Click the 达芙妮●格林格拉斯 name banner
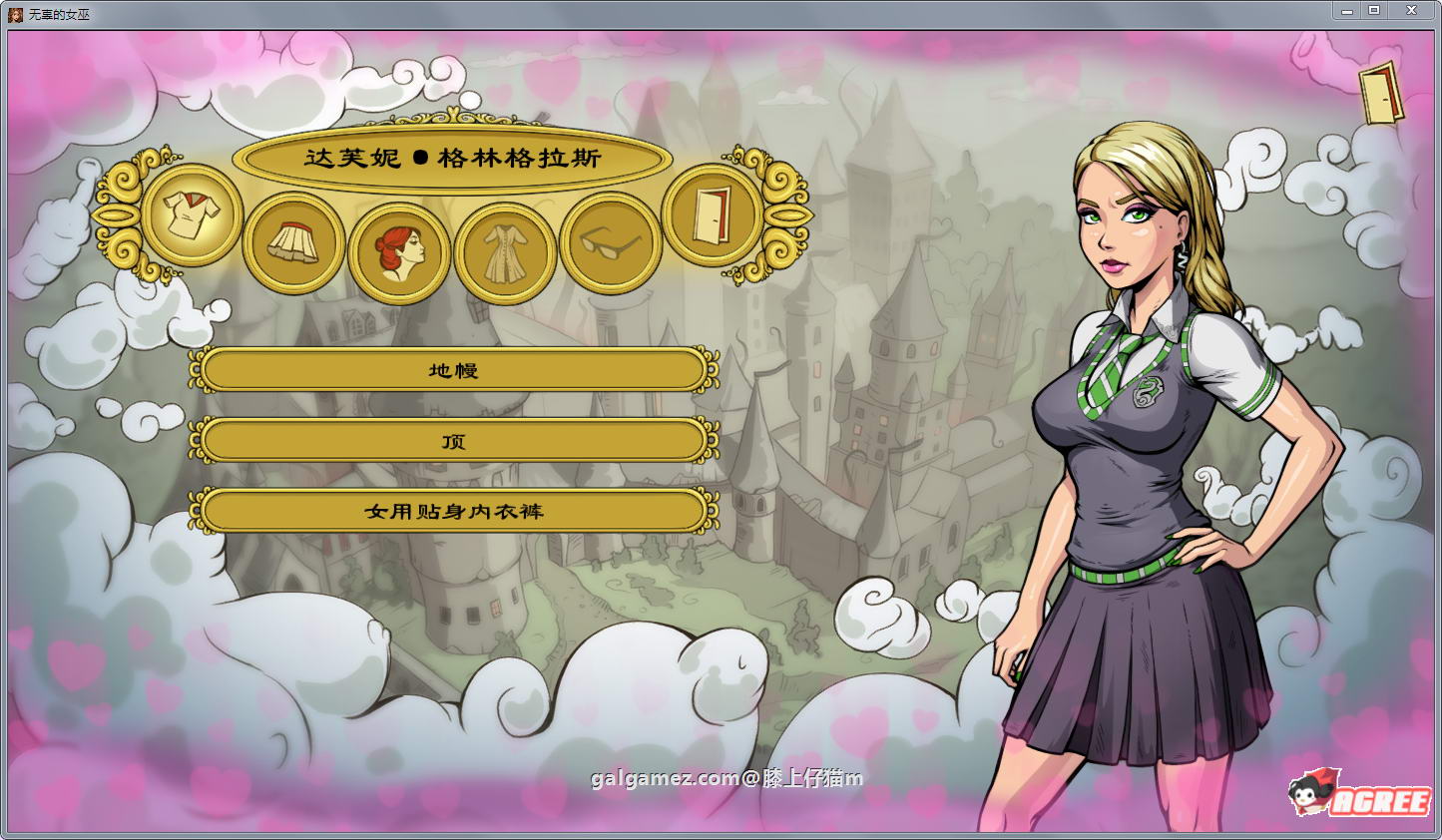Image resolution: width=1442 pixels, height=840 pixels. tap(452, 159)
